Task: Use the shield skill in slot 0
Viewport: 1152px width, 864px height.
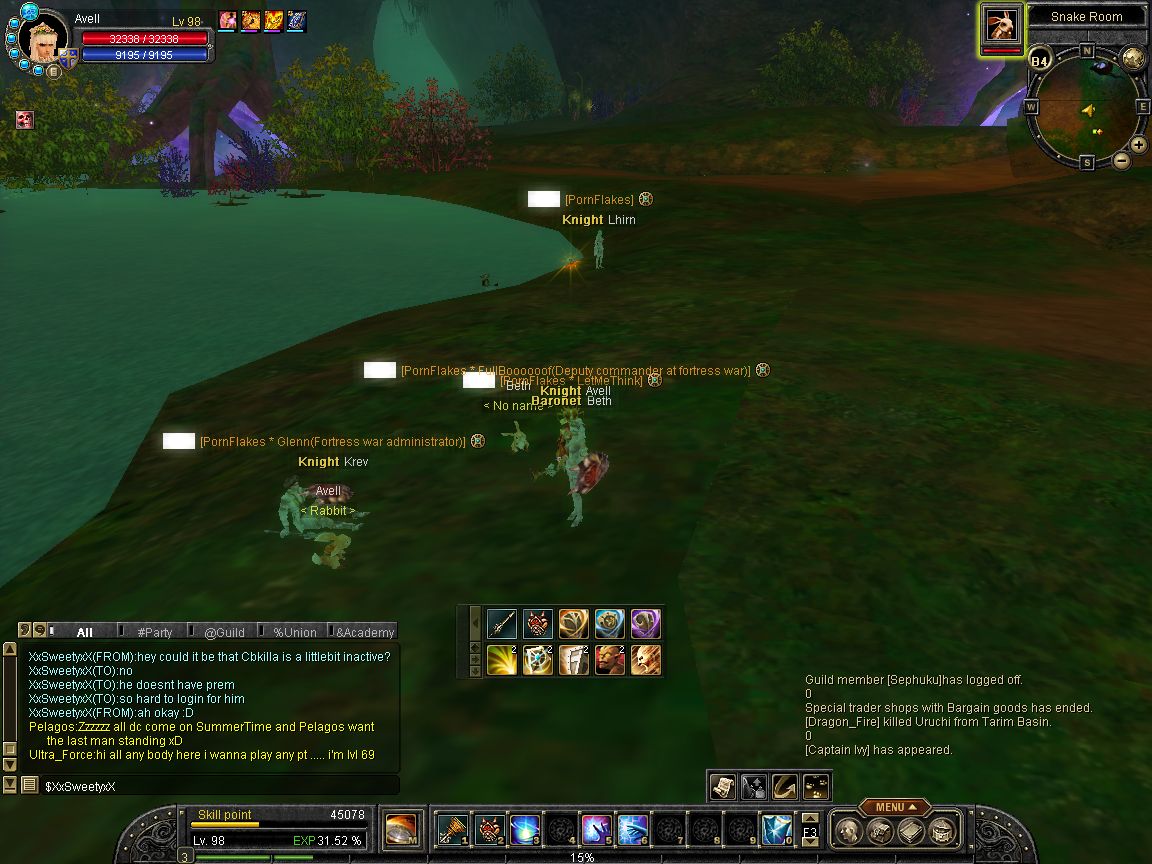Action: (x=776, y=830)
